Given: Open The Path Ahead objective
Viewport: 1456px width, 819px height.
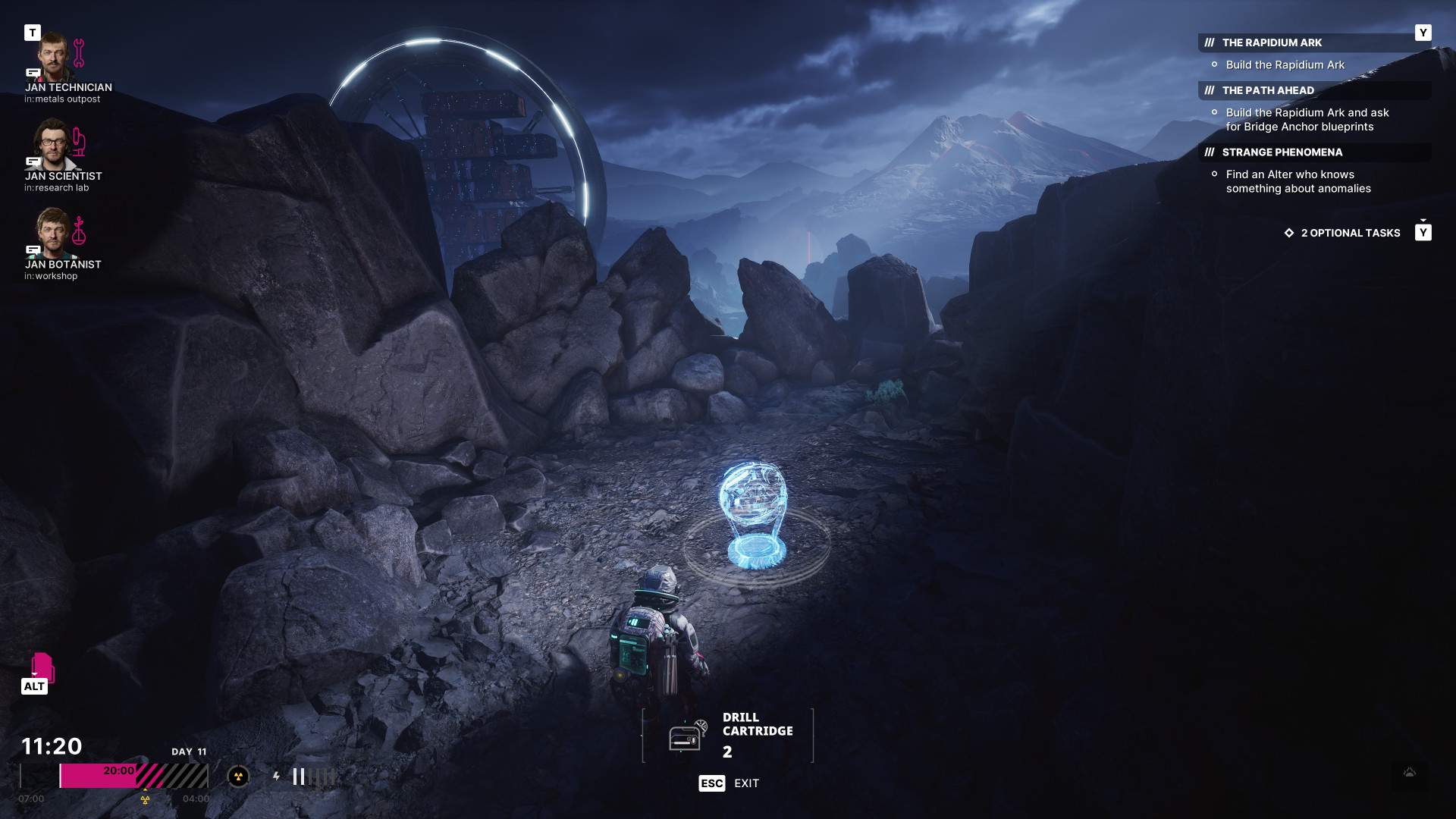Looking at the screenshot, I should 1268,90.
